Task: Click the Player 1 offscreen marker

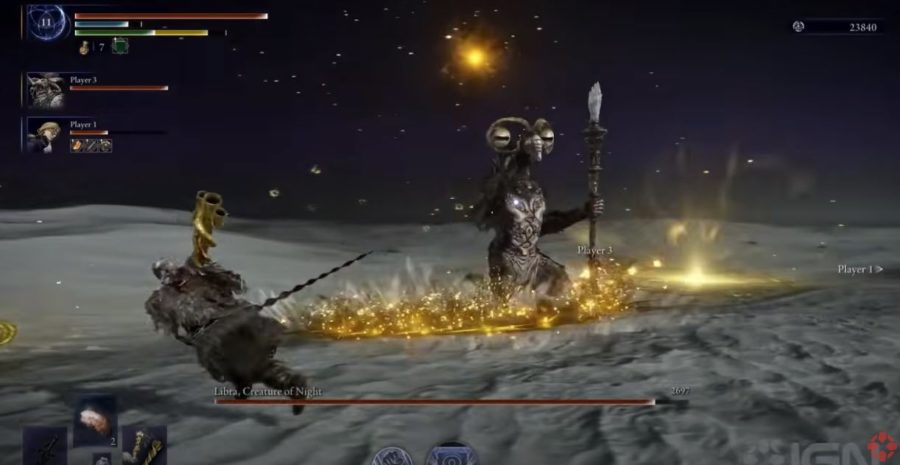Action: [860, 269]
